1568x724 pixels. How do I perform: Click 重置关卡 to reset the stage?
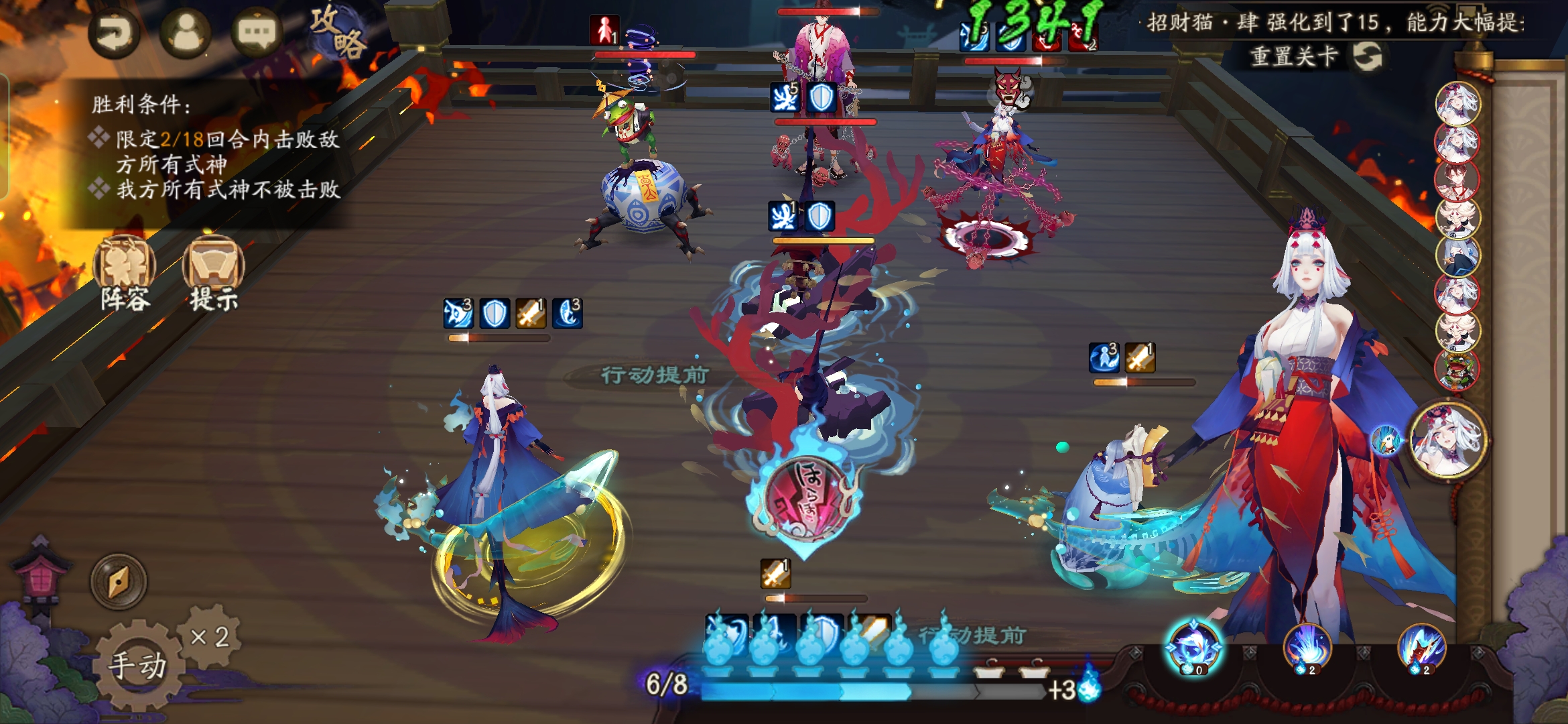pyautogui.click(x=1315, y=56)
